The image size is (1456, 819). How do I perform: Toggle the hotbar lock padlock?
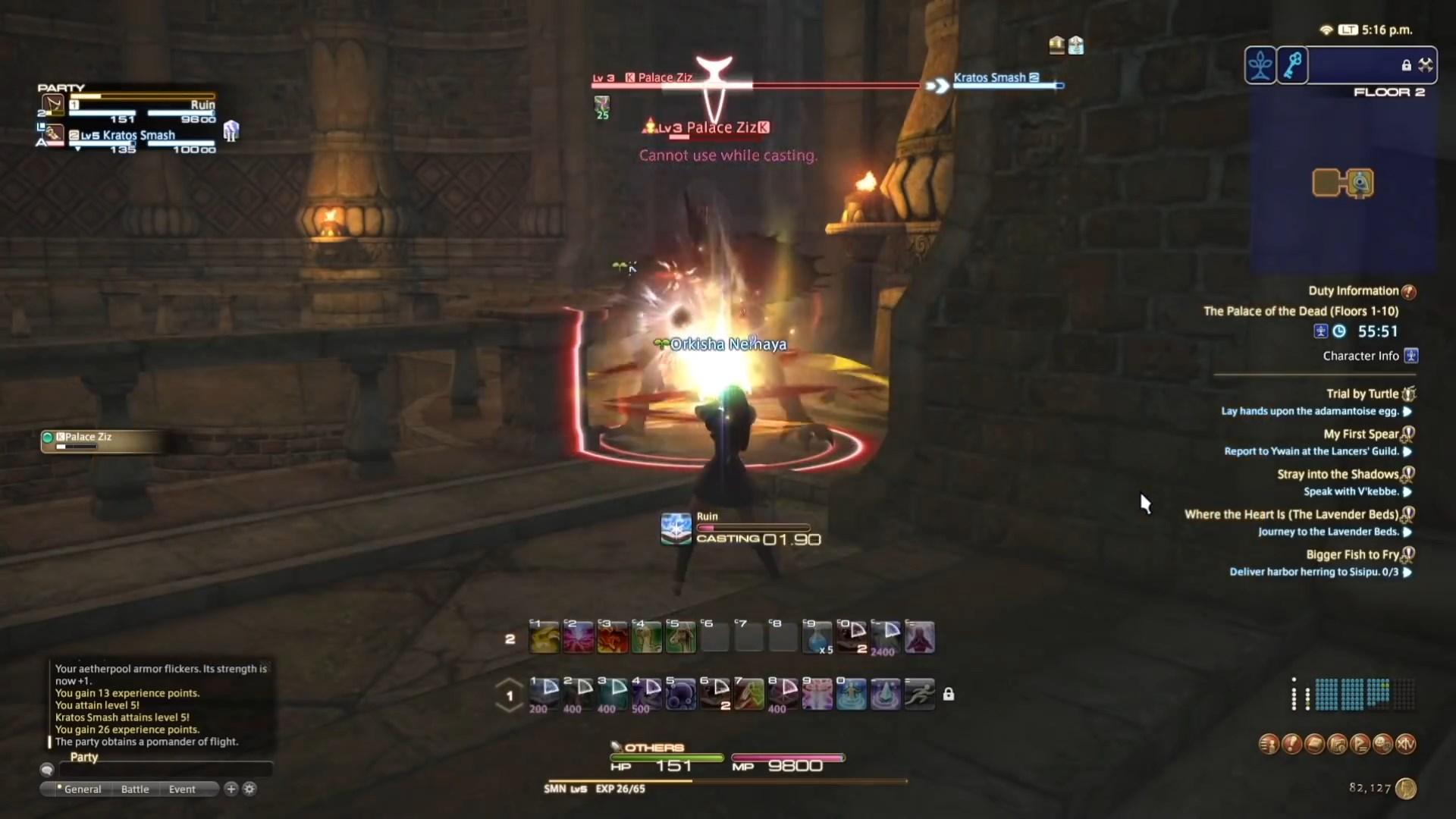coord(949,694)
